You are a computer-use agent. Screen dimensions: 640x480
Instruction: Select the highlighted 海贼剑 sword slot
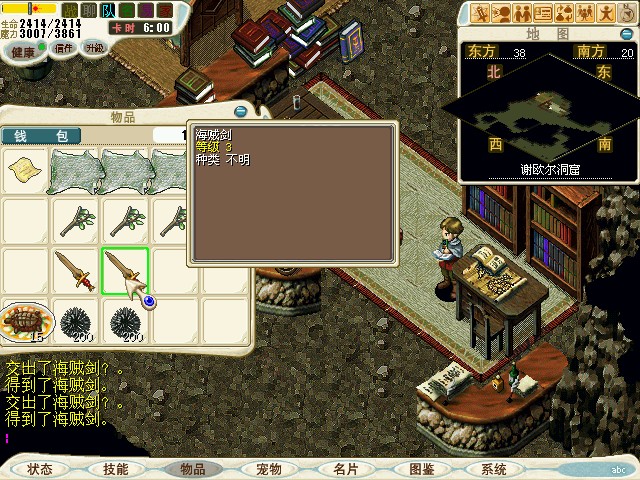(125, 271)
